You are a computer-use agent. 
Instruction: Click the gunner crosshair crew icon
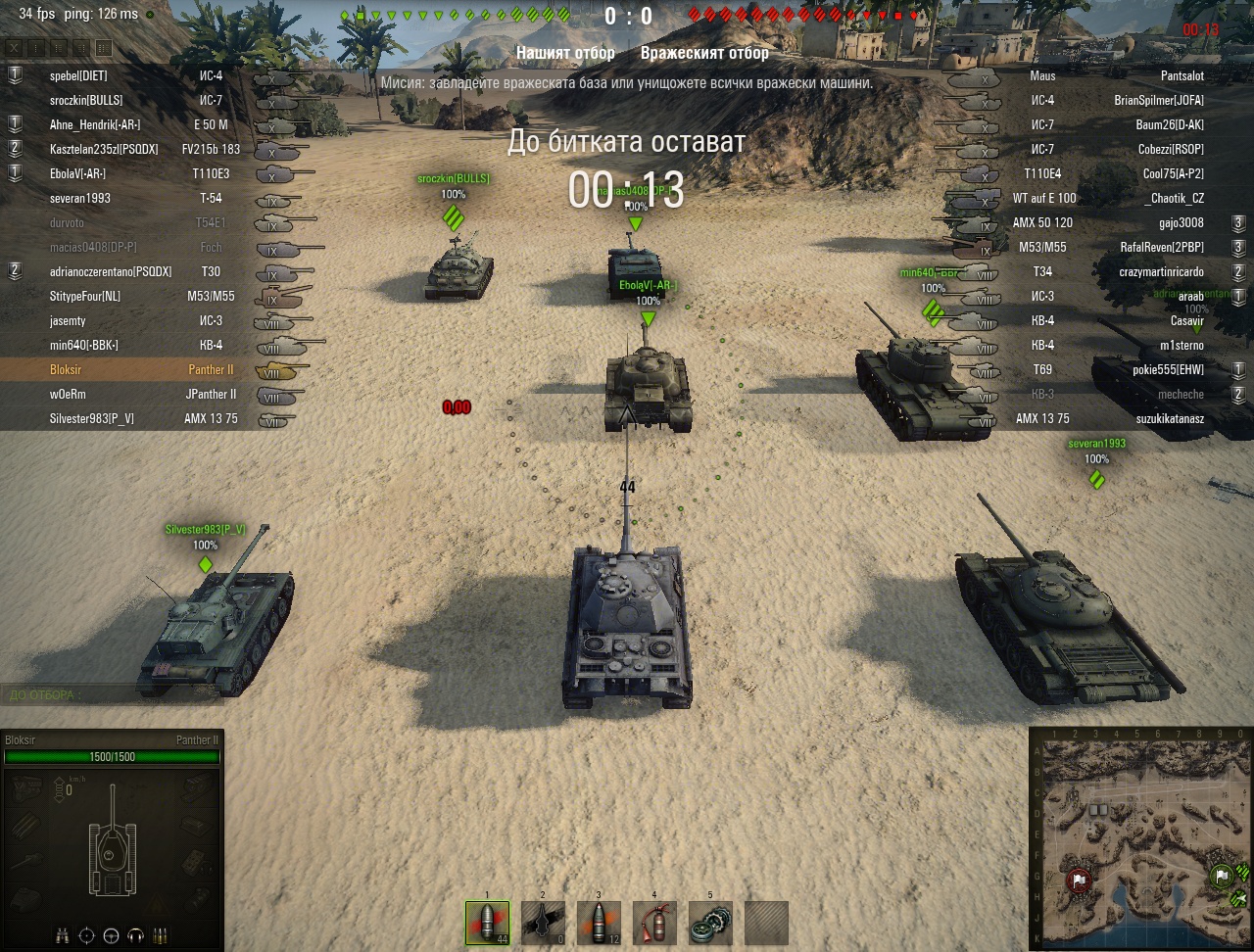(87, 934)
